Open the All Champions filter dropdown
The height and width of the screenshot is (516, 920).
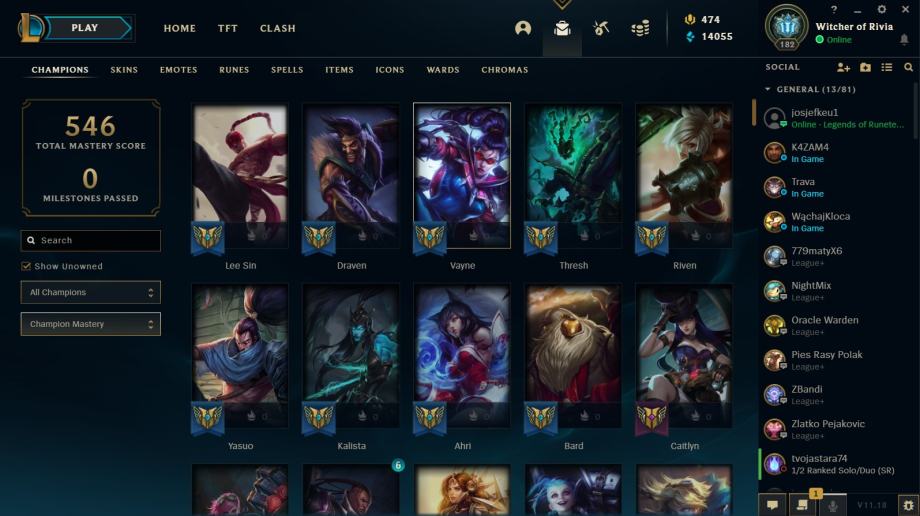click(90, 292)
